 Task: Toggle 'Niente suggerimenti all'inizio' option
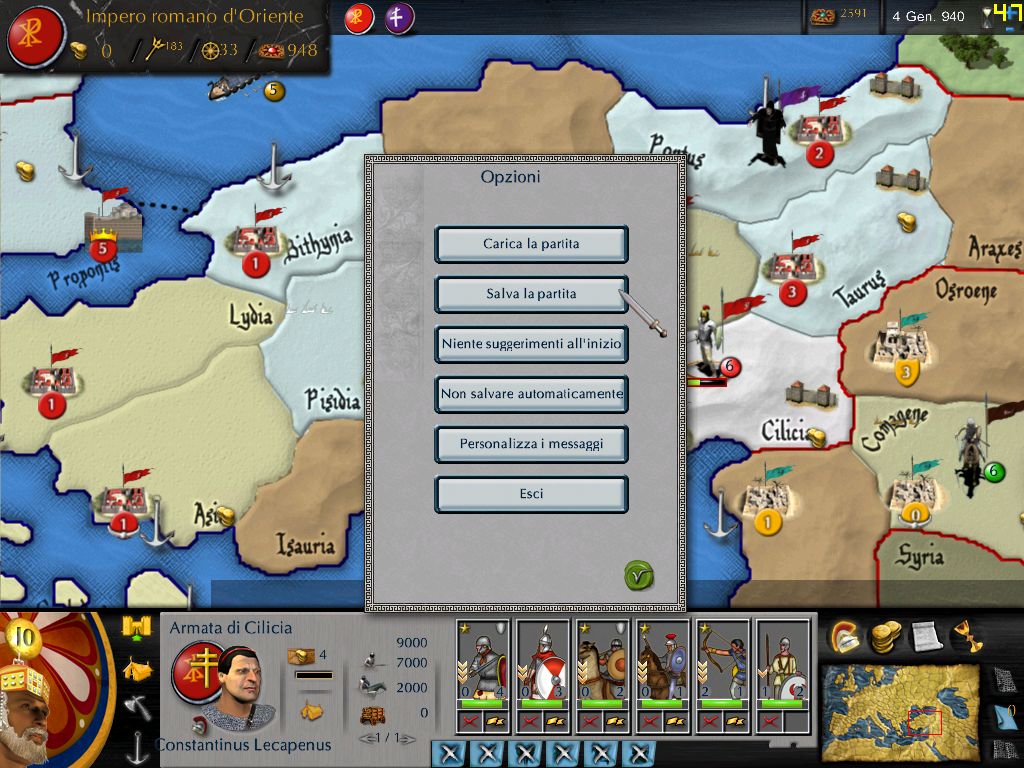531,344
